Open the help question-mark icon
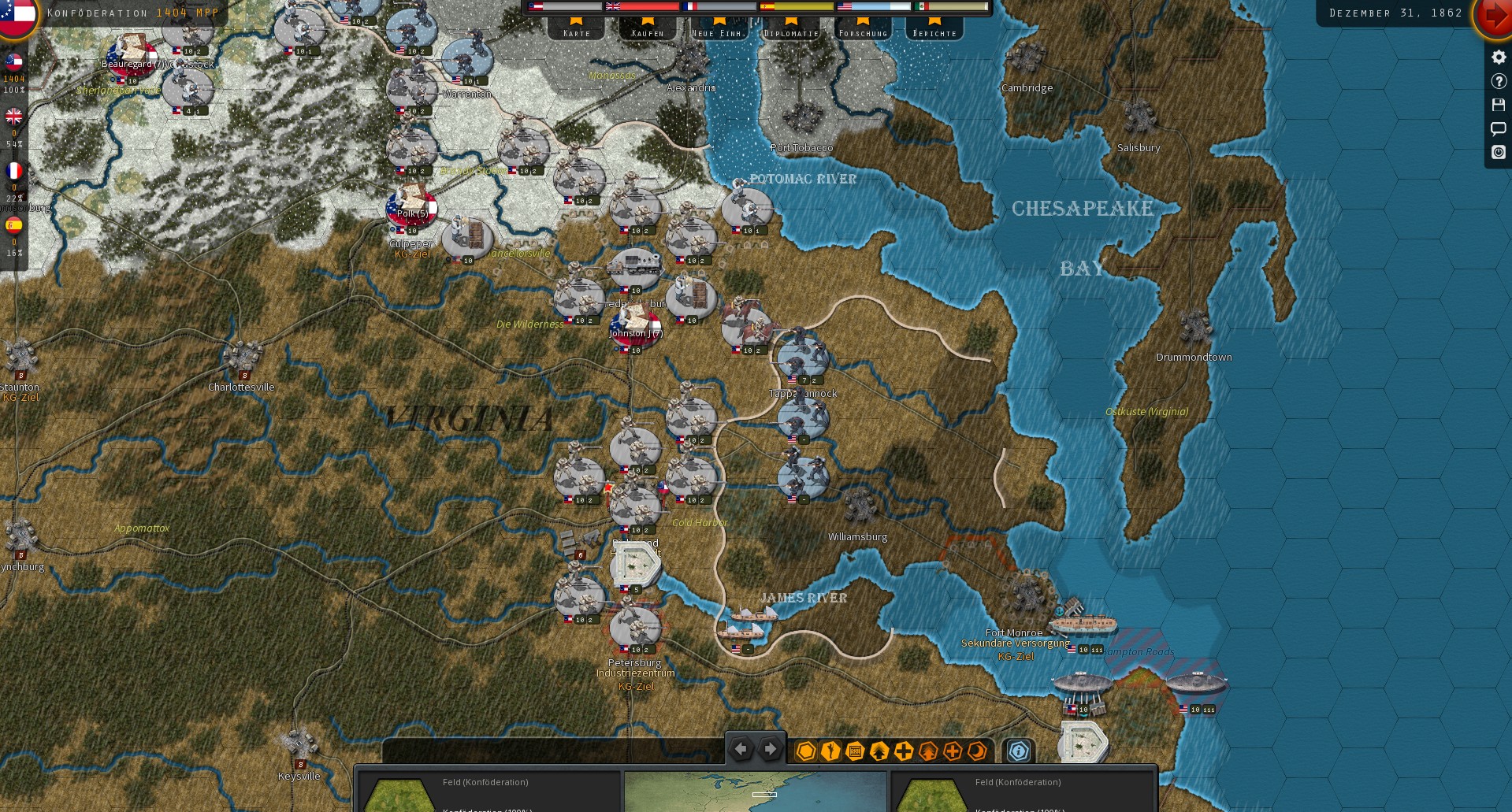The height and width of the screenshot is (812, 1512). point(1498,80)
